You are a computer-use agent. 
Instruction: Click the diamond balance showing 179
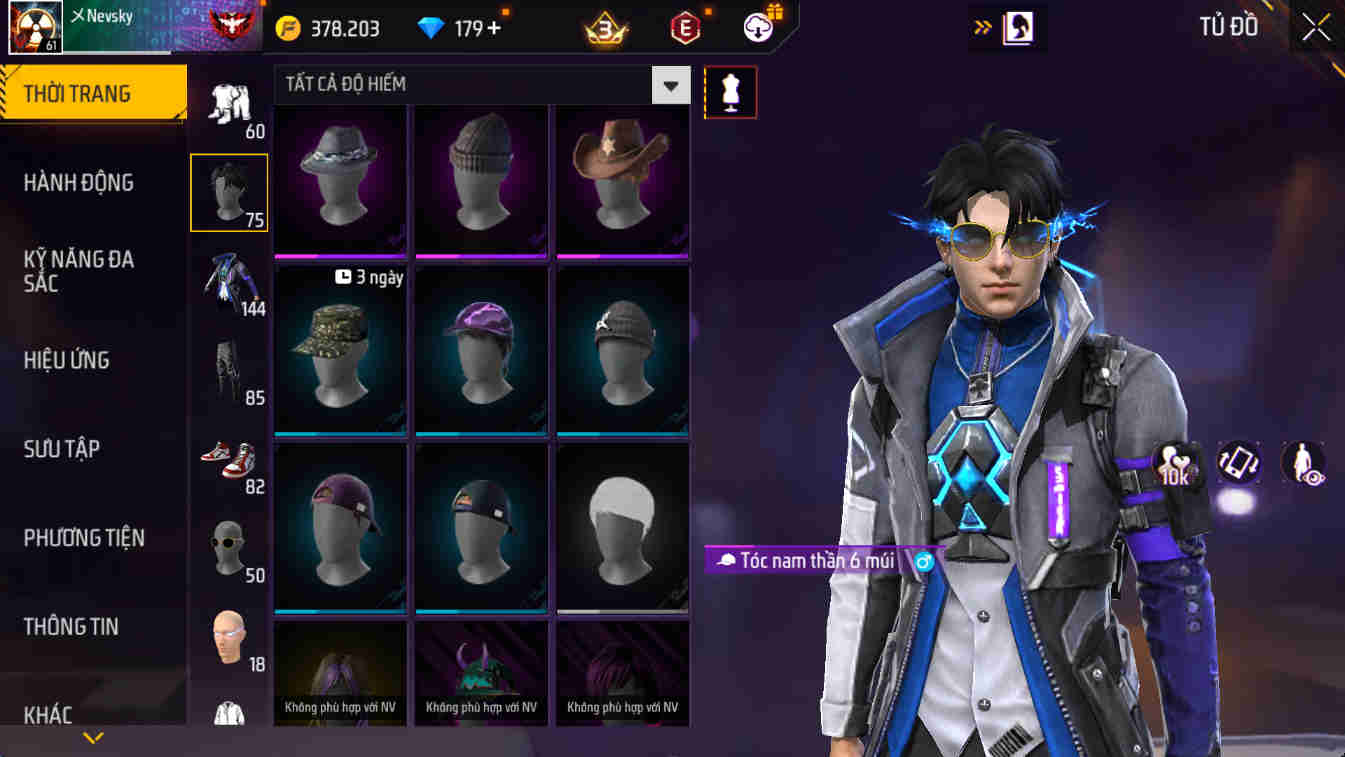coord(462,27)
